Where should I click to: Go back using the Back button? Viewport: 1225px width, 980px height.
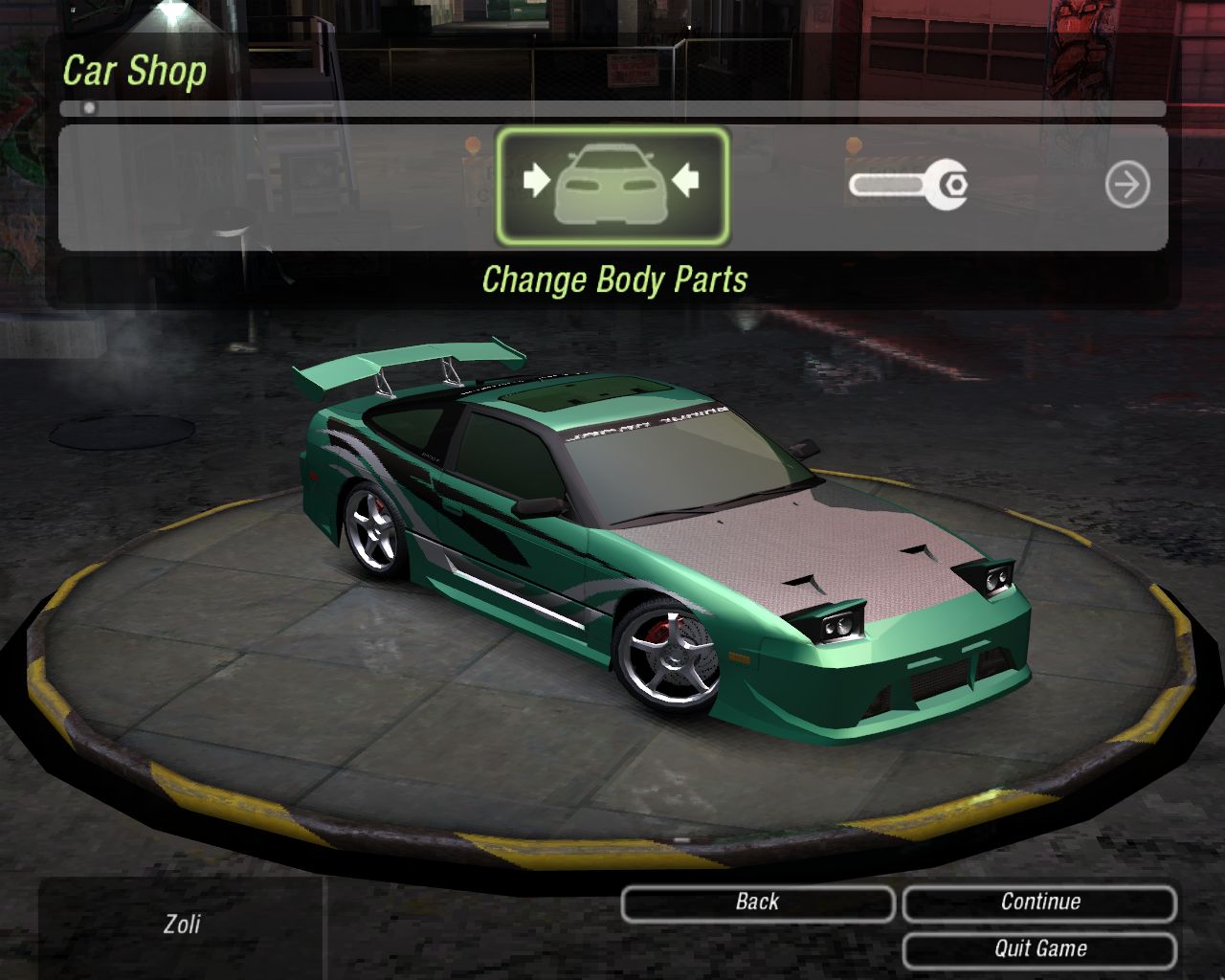point(757,902)
